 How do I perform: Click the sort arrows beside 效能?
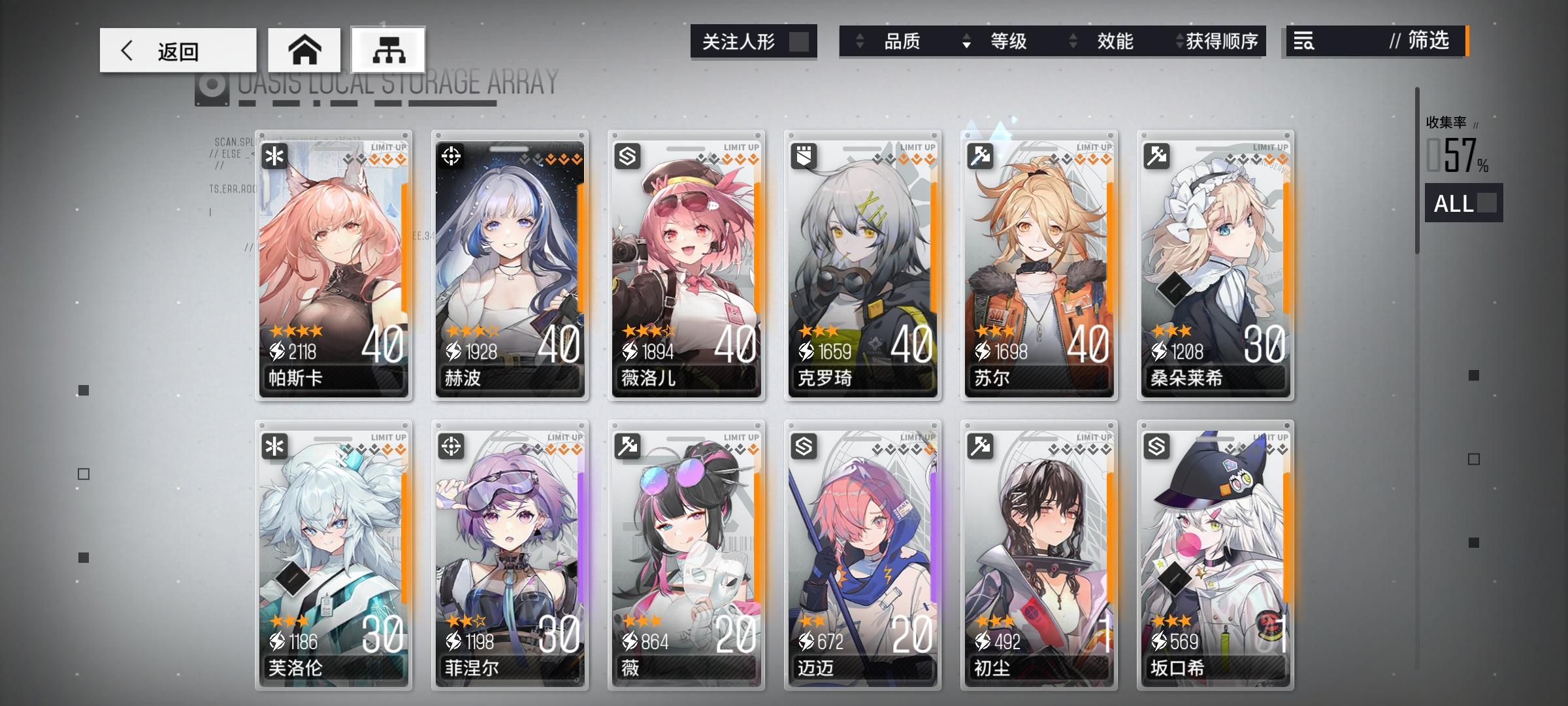coord(1072,42)
